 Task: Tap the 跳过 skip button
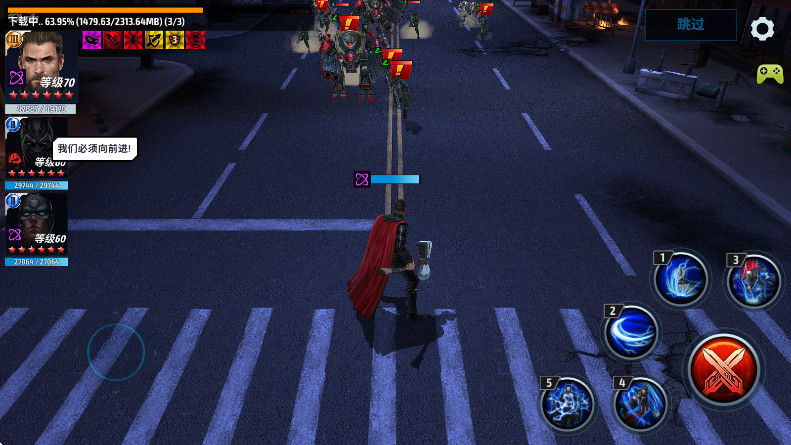pos(690,25)
